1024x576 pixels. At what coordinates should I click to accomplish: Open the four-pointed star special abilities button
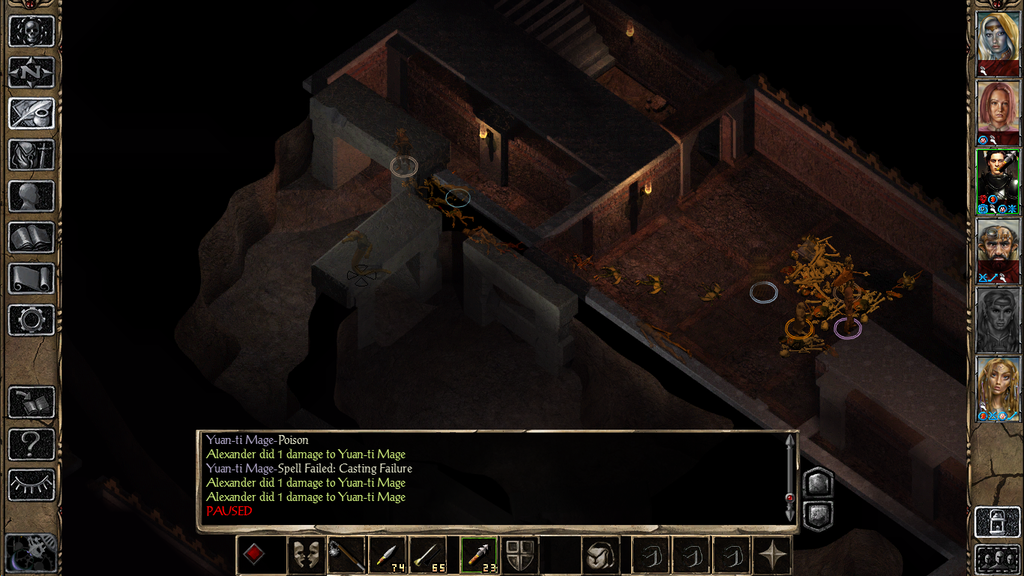point(773,555)
